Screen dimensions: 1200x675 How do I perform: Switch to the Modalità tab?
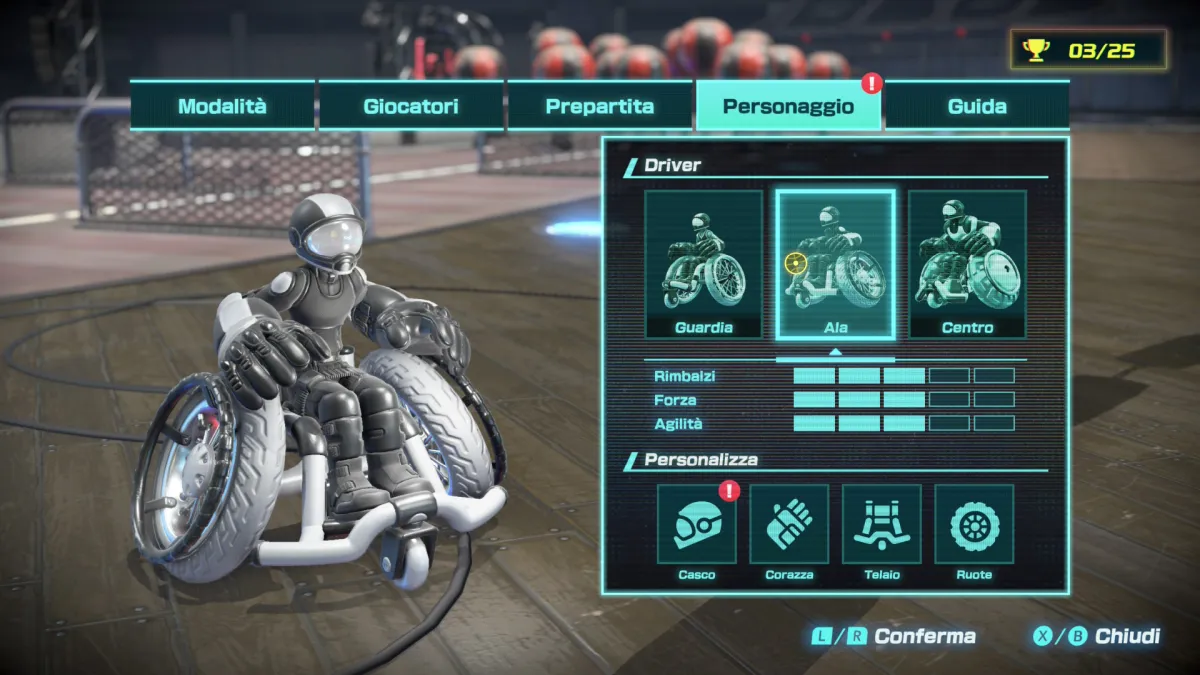(x=222, y=106)
